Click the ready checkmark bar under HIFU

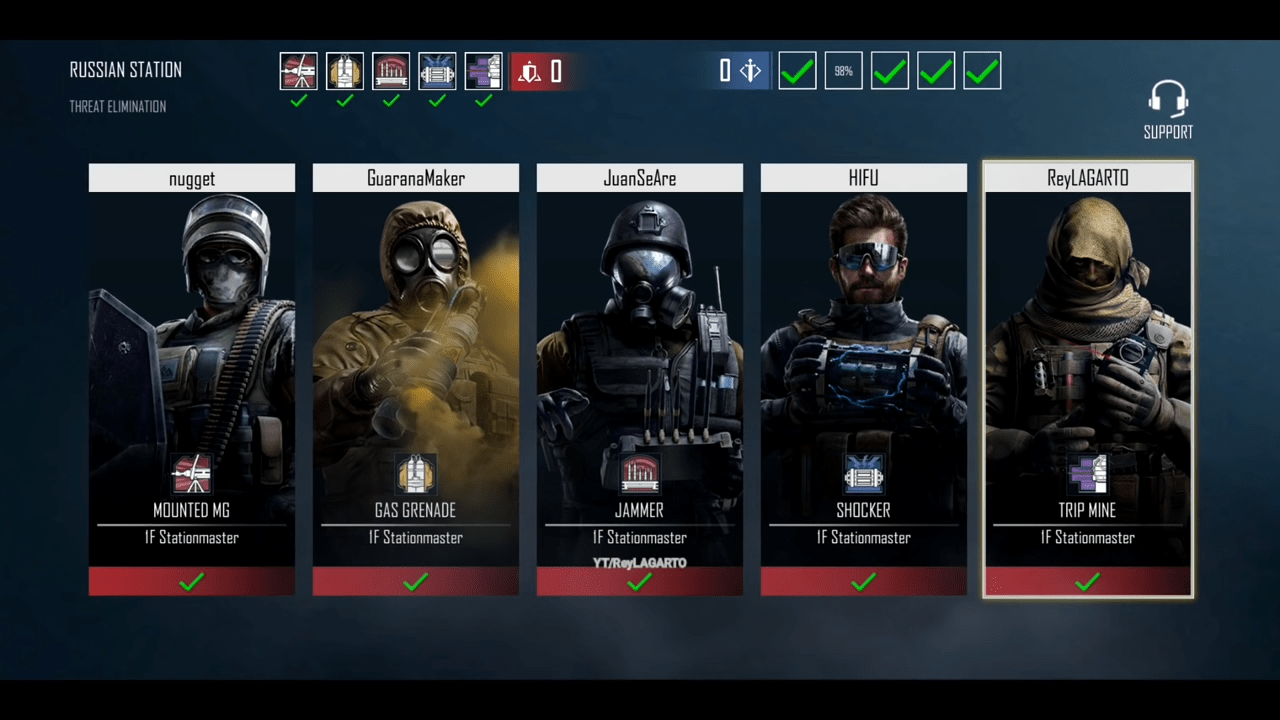point(864,581)
